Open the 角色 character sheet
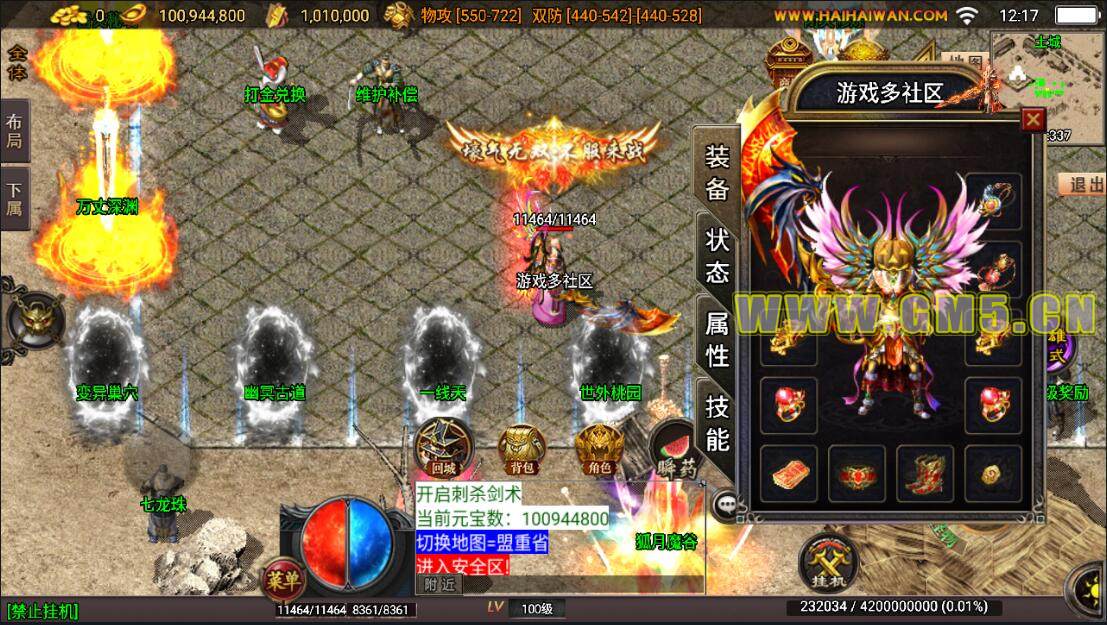This screenshot has width=1107, height=625. tap(599, 449)
